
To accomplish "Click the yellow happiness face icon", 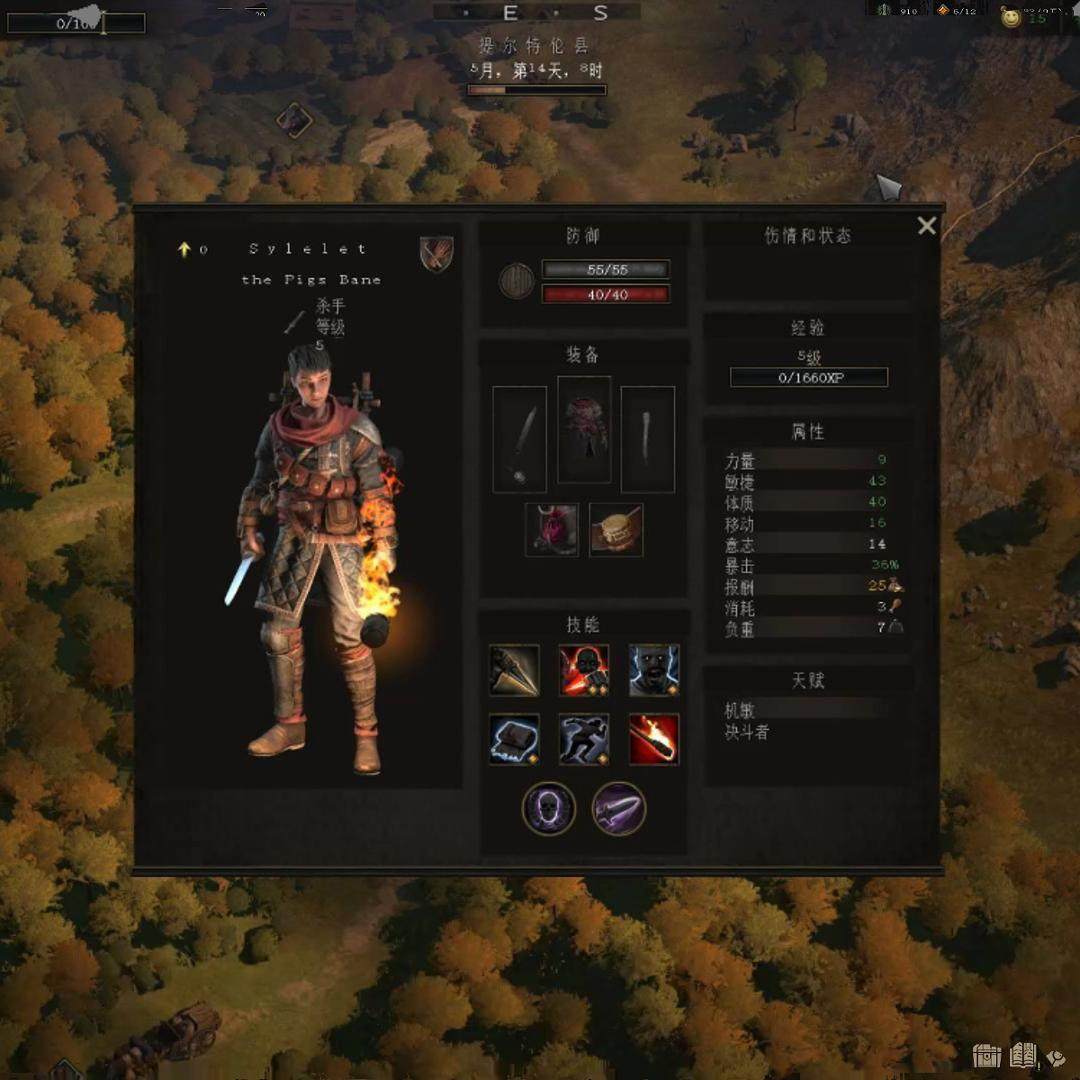I will pos(1012,18).
